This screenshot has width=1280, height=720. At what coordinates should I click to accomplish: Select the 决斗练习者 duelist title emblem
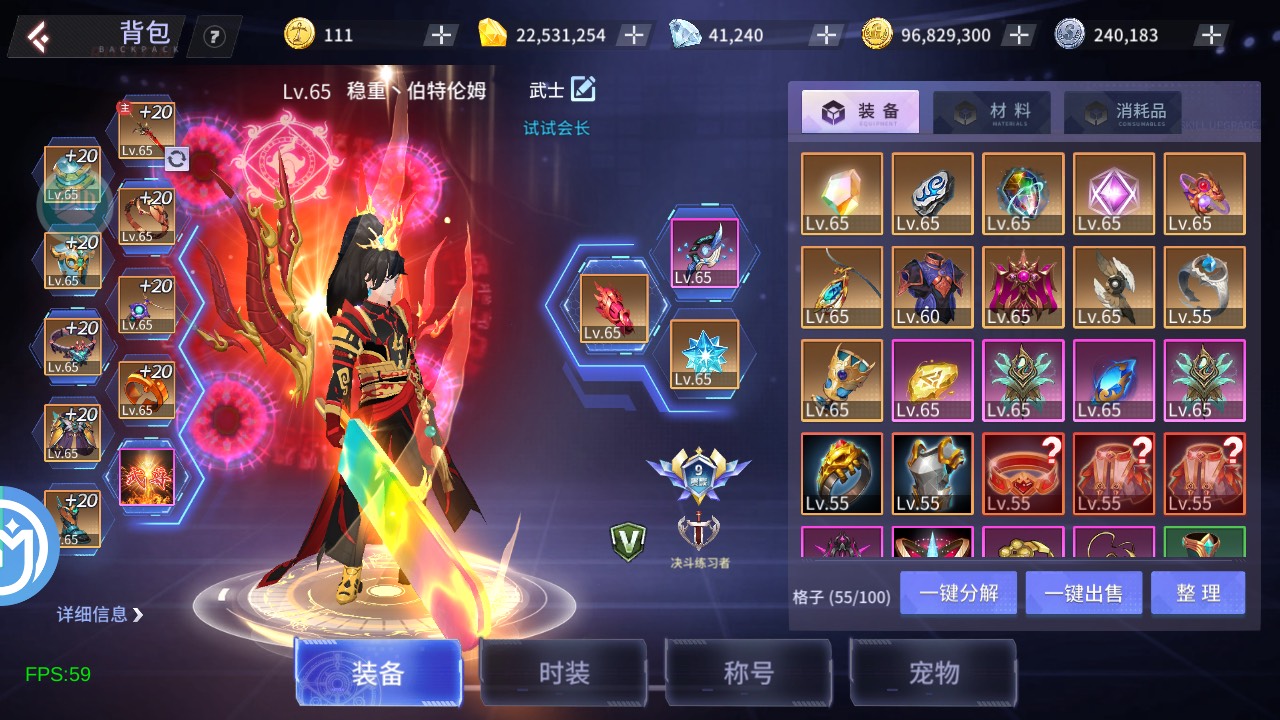pos(699,530)
